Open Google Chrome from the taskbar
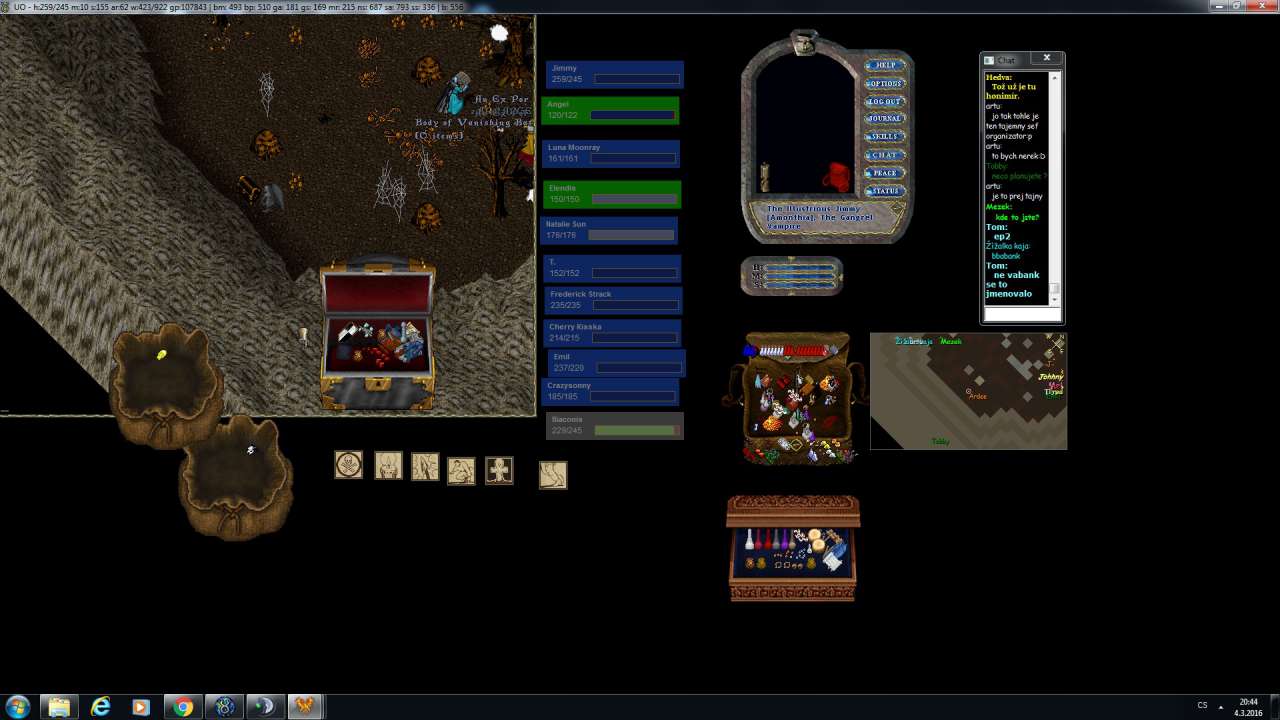Screen dimensions: 1280x720 182,707
